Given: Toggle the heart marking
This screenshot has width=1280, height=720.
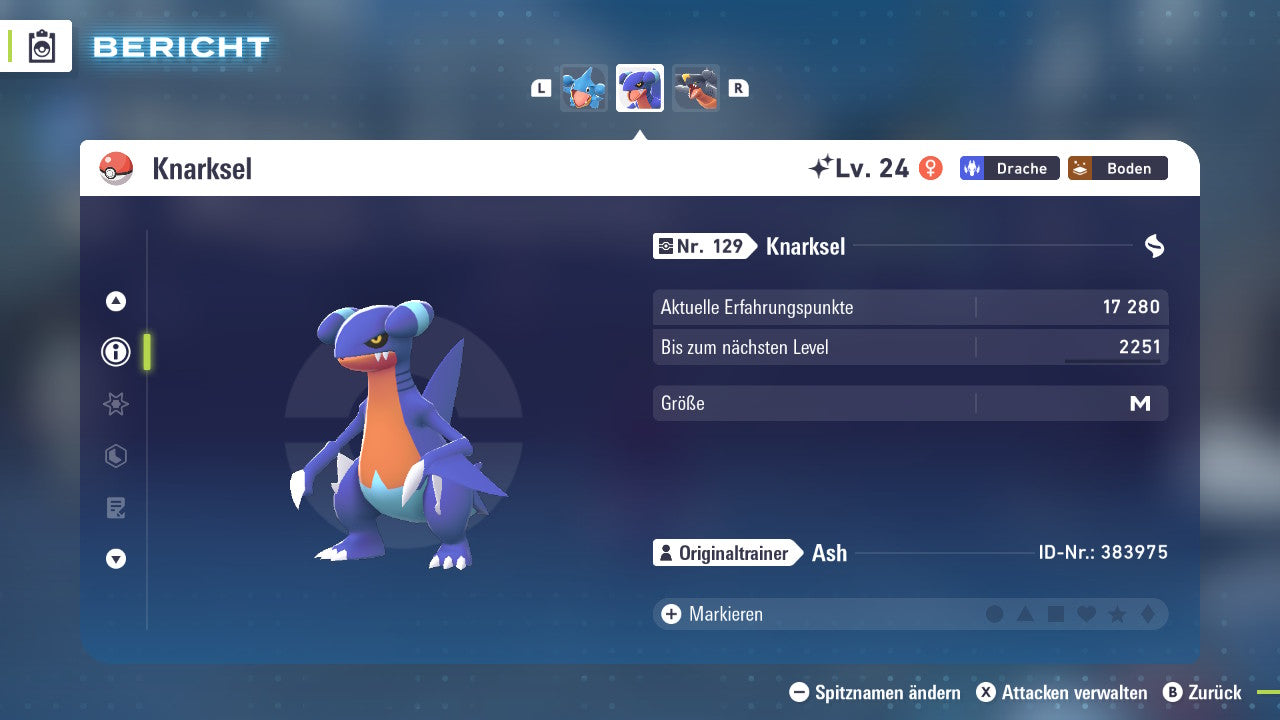Looking at the screenshot, I should click(x=1086, y=614).
